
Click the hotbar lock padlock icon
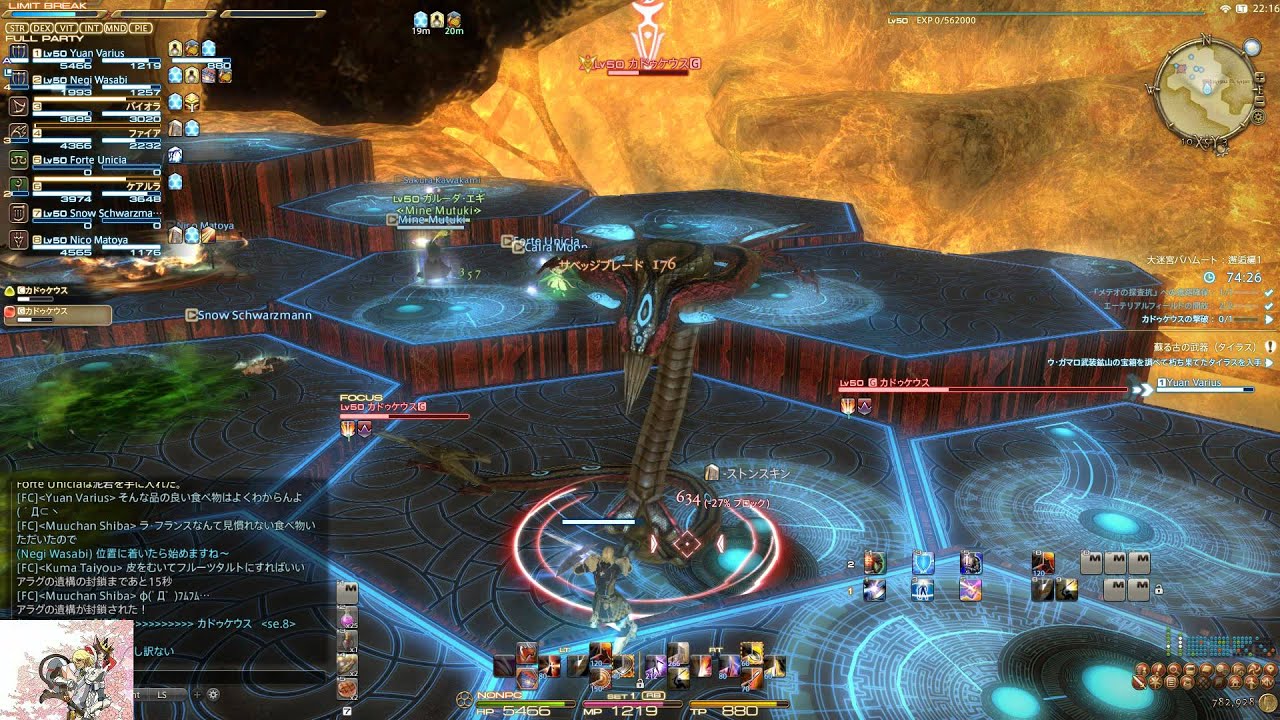click(x=1158, y=590)
